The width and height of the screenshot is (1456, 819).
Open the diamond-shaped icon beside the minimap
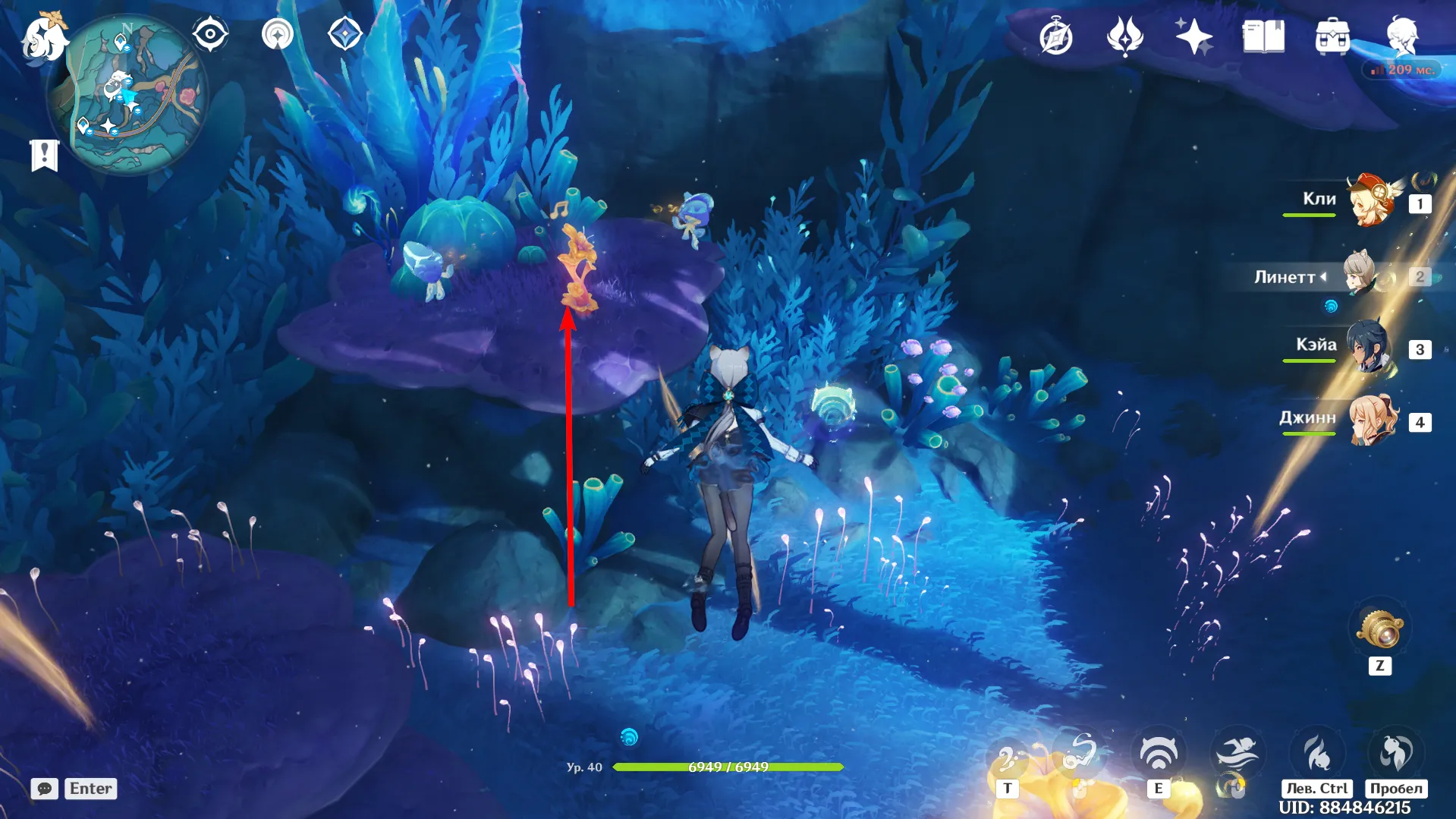344,34
